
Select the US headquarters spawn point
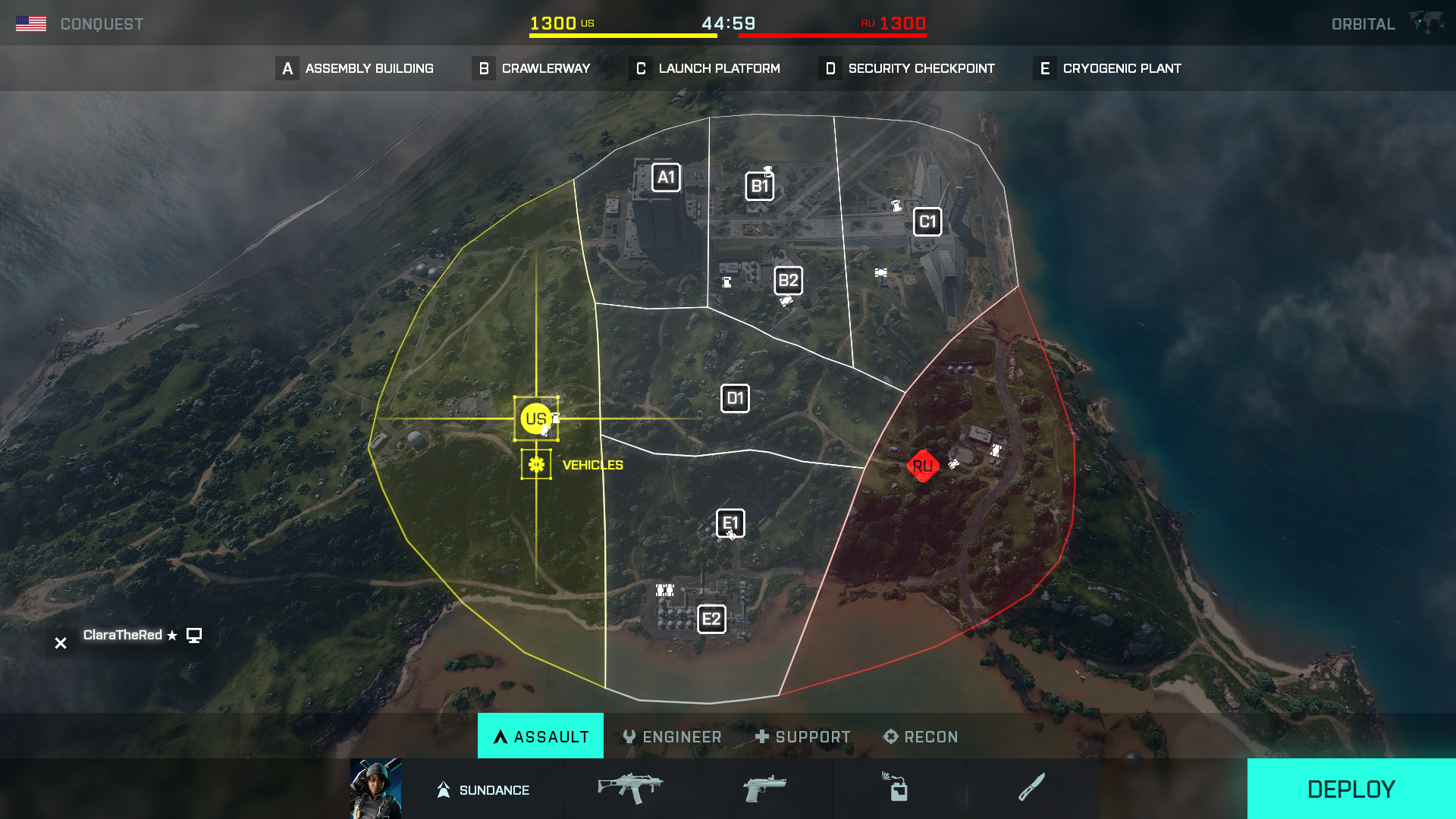tap(535, 419)
